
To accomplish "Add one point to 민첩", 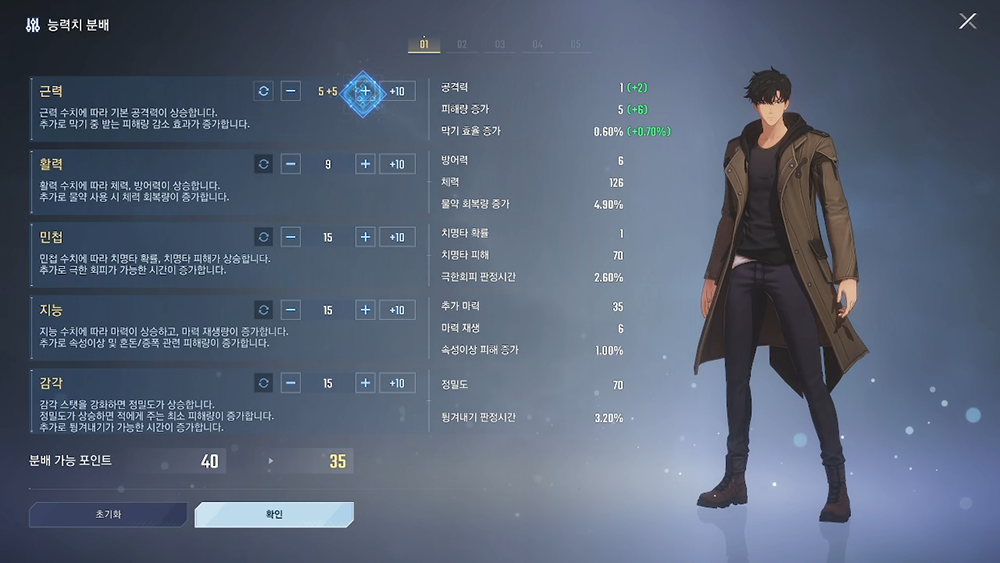I will 366,237.
